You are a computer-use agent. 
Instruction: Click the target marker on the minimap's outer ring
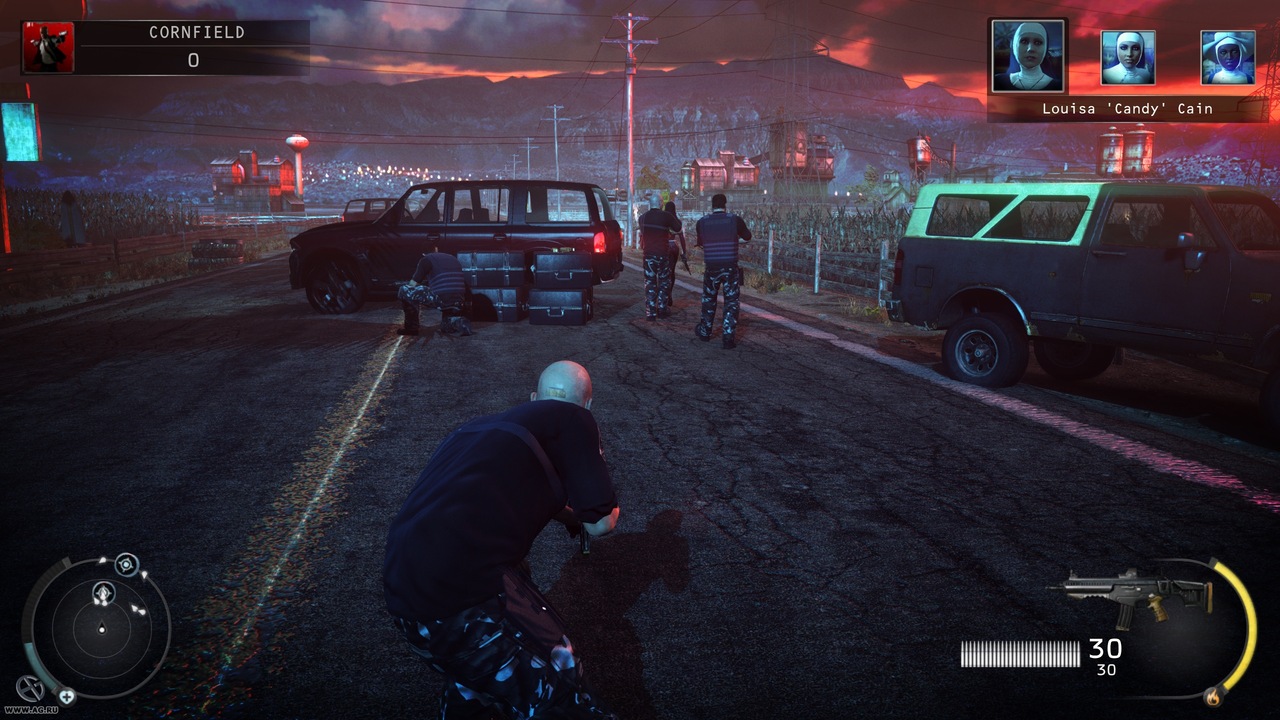tap(126, 564)
